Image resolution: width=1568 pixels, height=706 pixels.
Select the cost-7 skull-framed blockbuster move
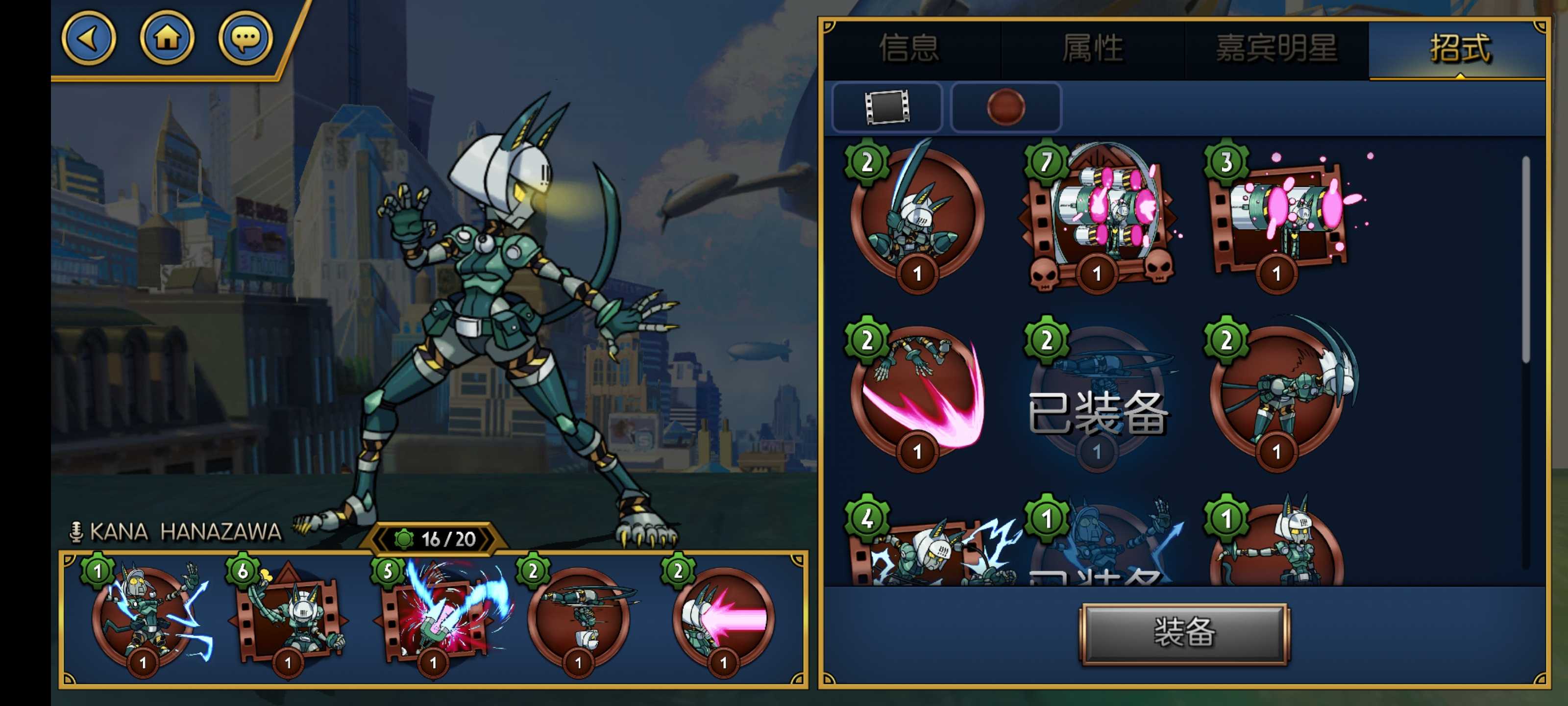(1098, 216)
